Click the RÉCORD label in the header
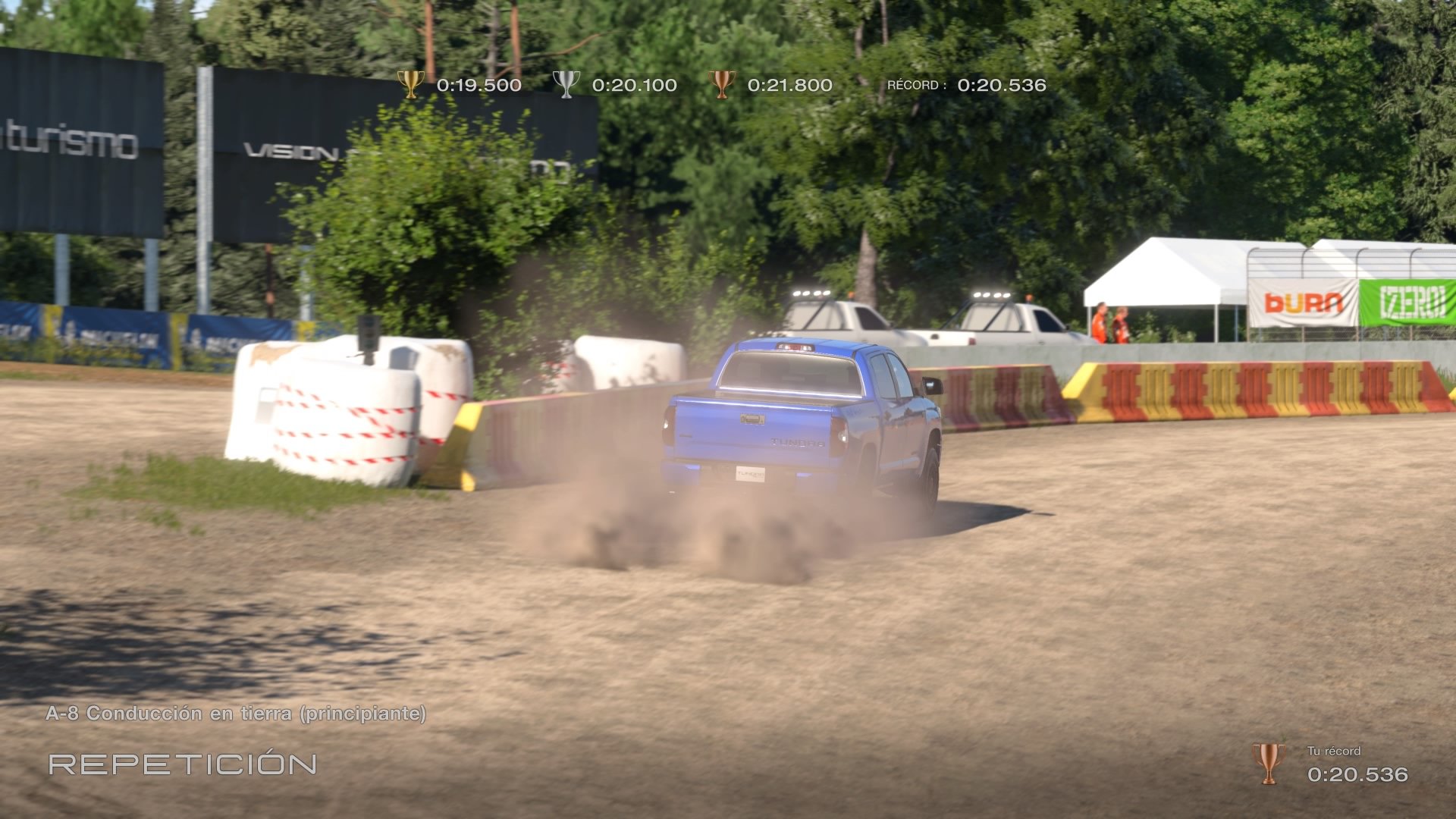 (914, 86)
